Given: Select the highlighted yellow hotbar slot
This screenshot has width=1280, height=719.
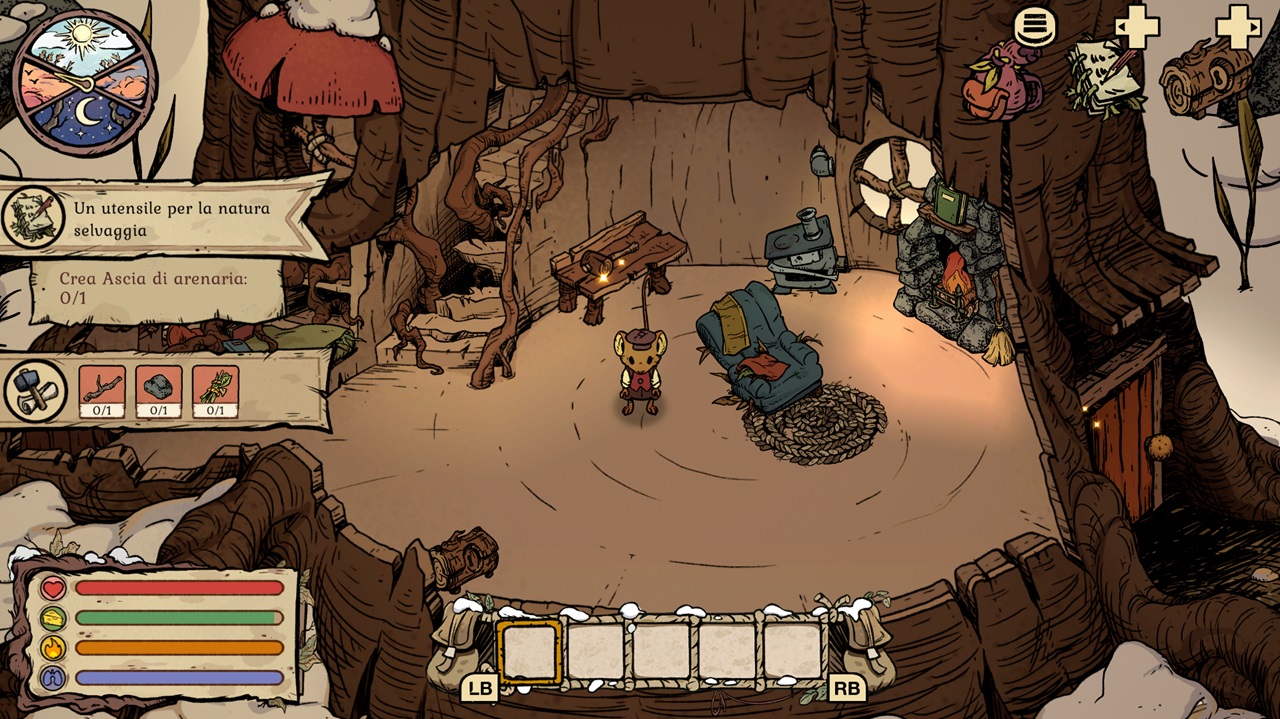Looking at the screenshot, I should 530,652.
